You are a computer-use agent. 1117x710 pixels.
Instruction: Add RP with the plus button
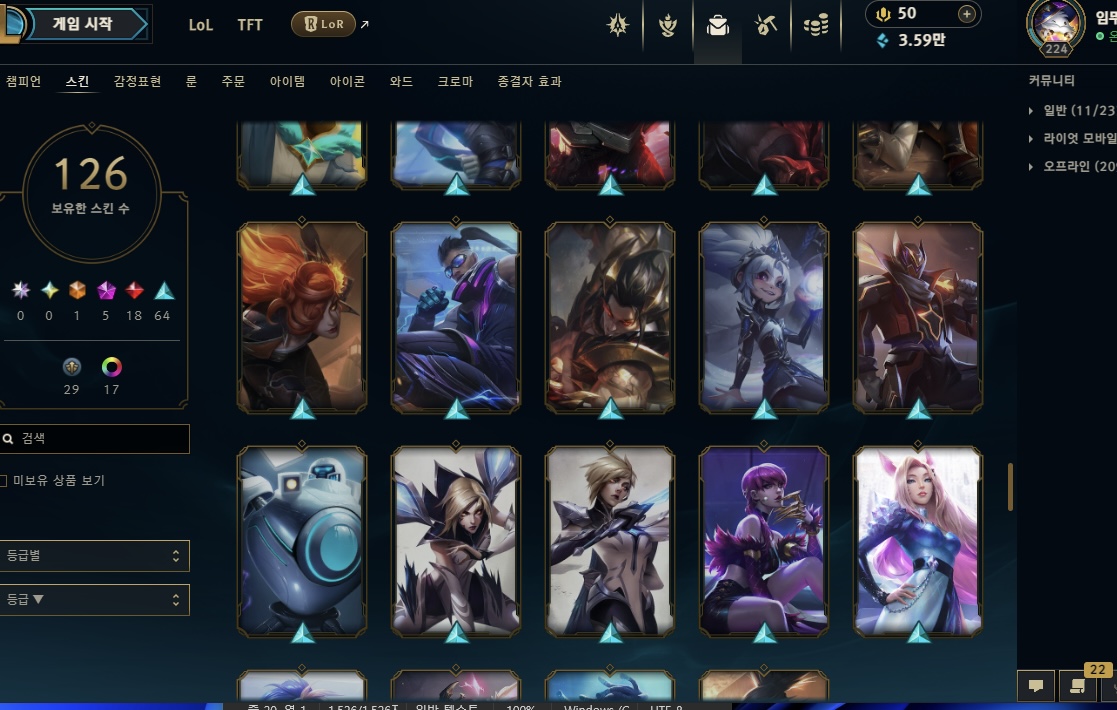click(966, 14)
